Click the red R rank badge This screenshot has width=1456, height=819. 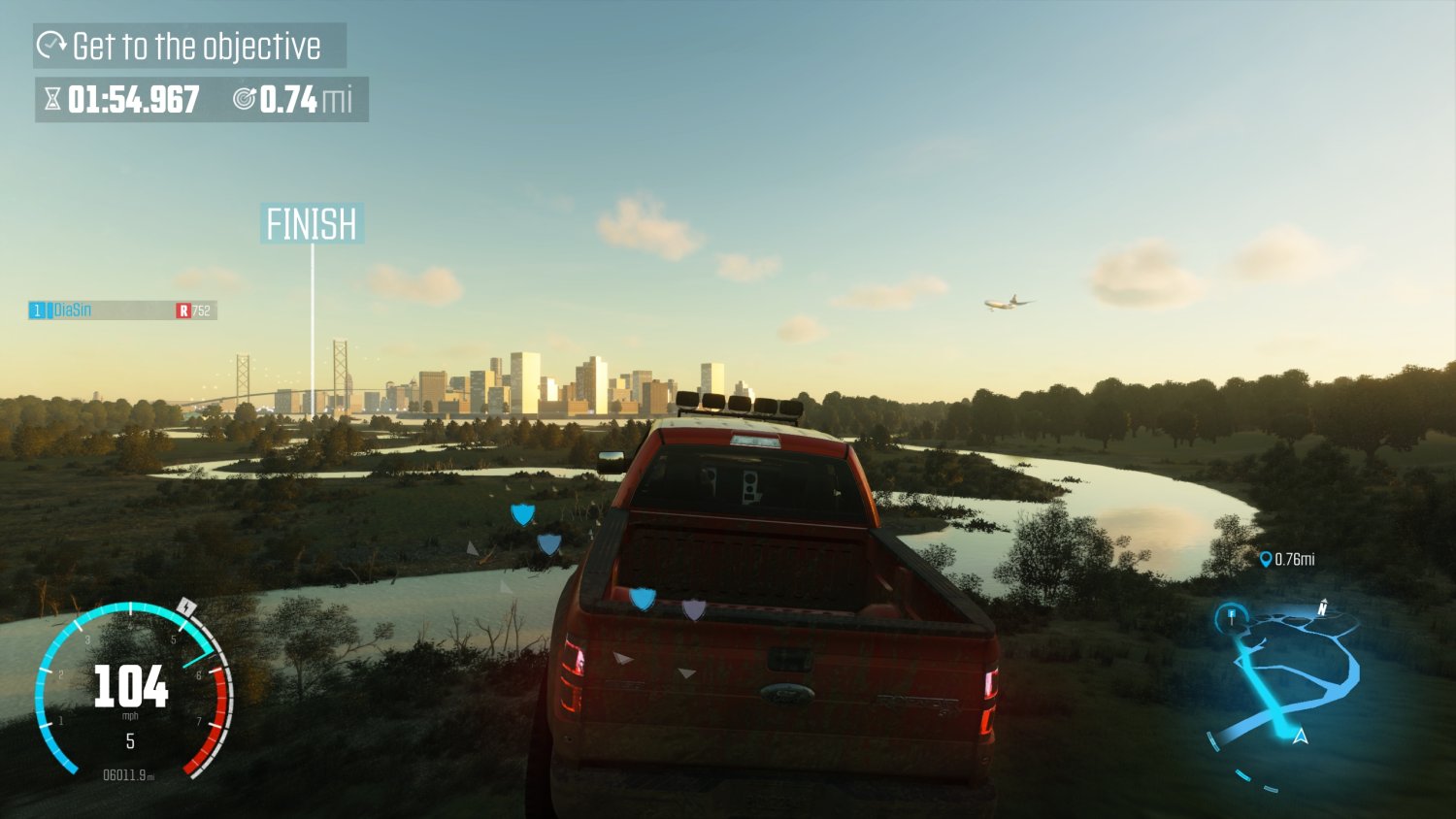tap(184, 310)
